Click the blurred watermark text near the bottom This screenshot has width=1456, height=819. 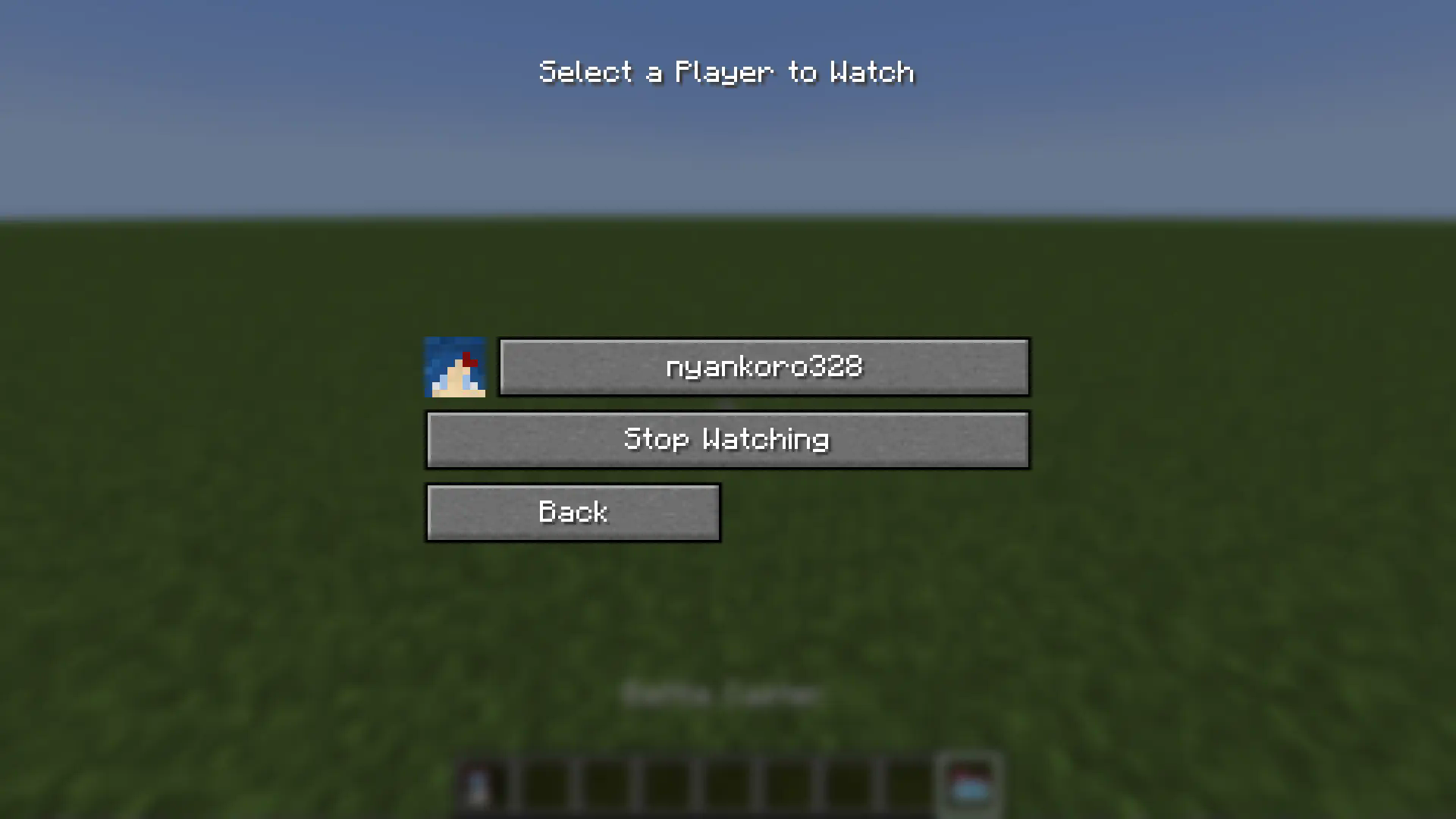(722, 692)
